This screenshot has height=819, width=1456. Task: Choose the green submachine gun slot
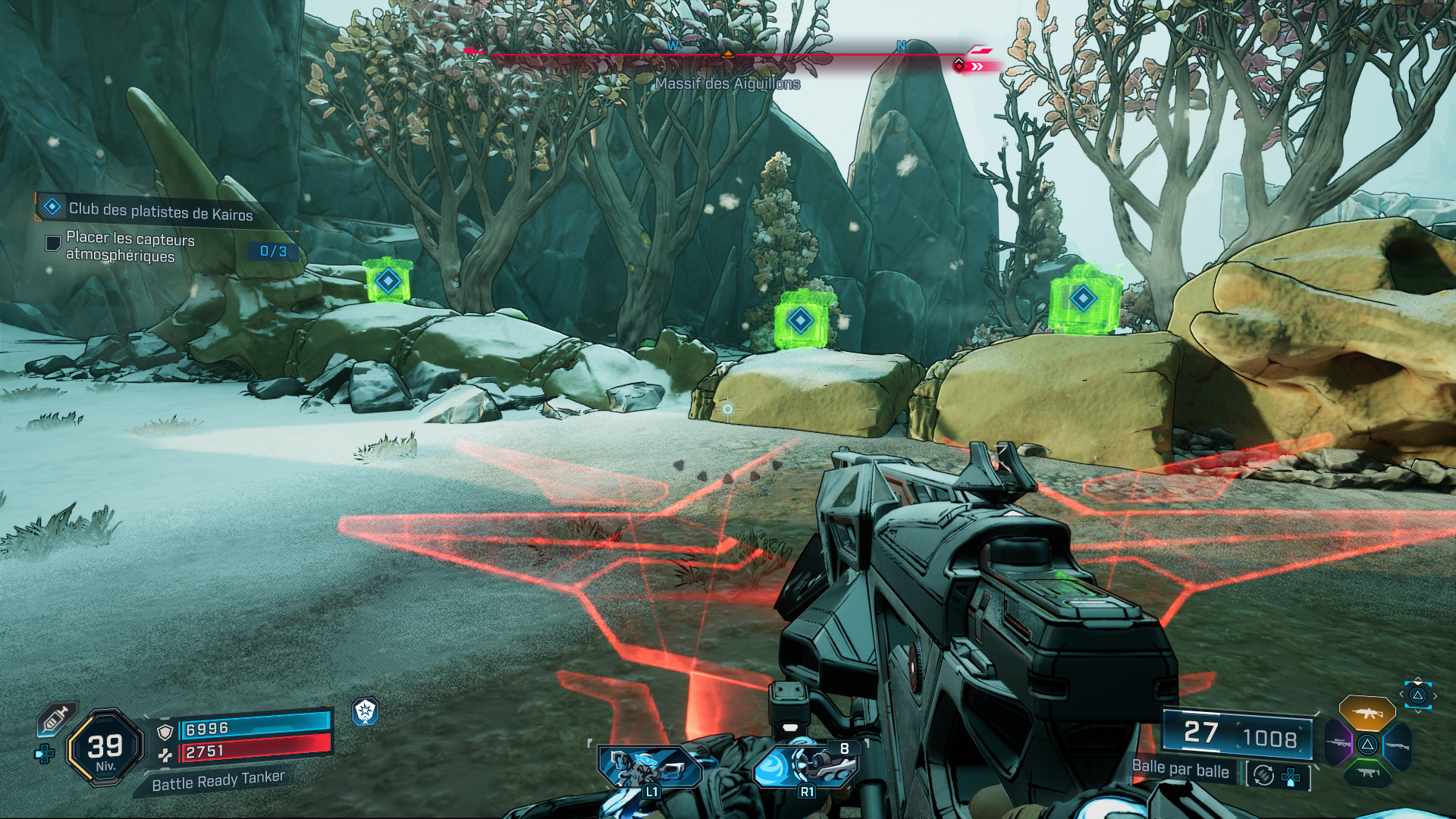[x=1367, y=773]
